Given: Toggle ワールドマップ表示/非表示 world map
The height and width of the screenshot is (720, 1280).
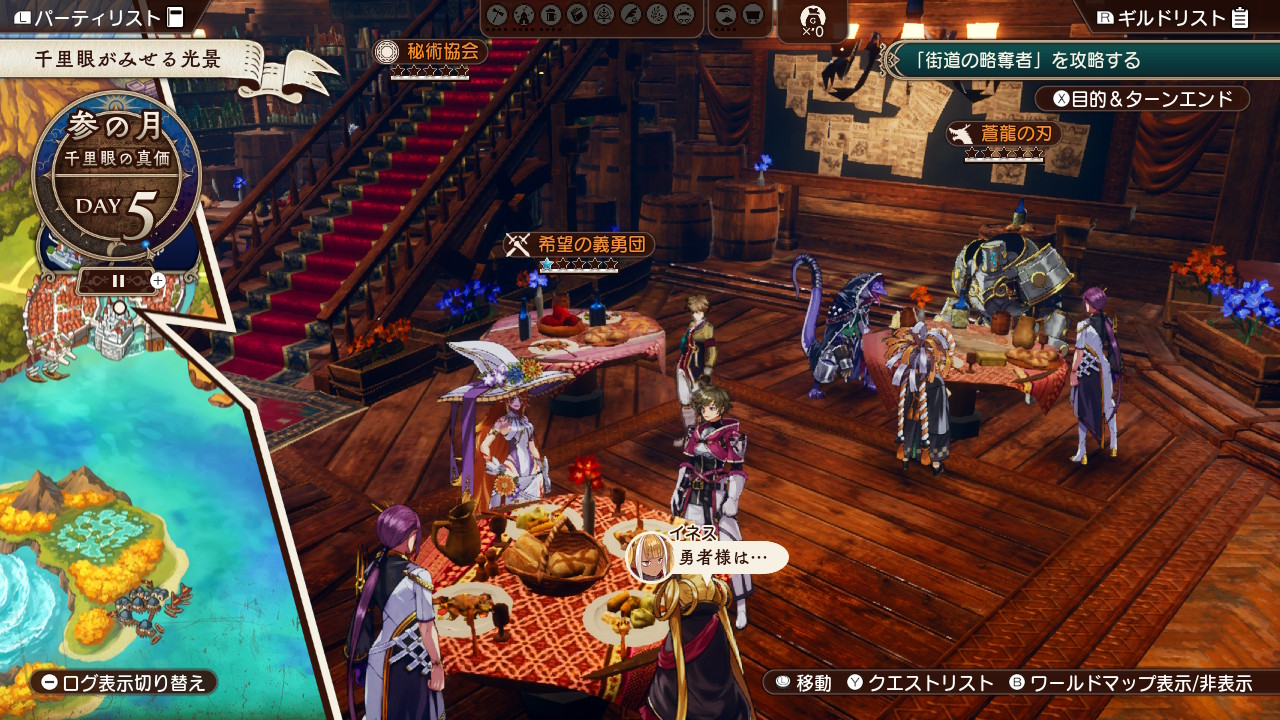Looking at the screenshot, I should 1130,683.
